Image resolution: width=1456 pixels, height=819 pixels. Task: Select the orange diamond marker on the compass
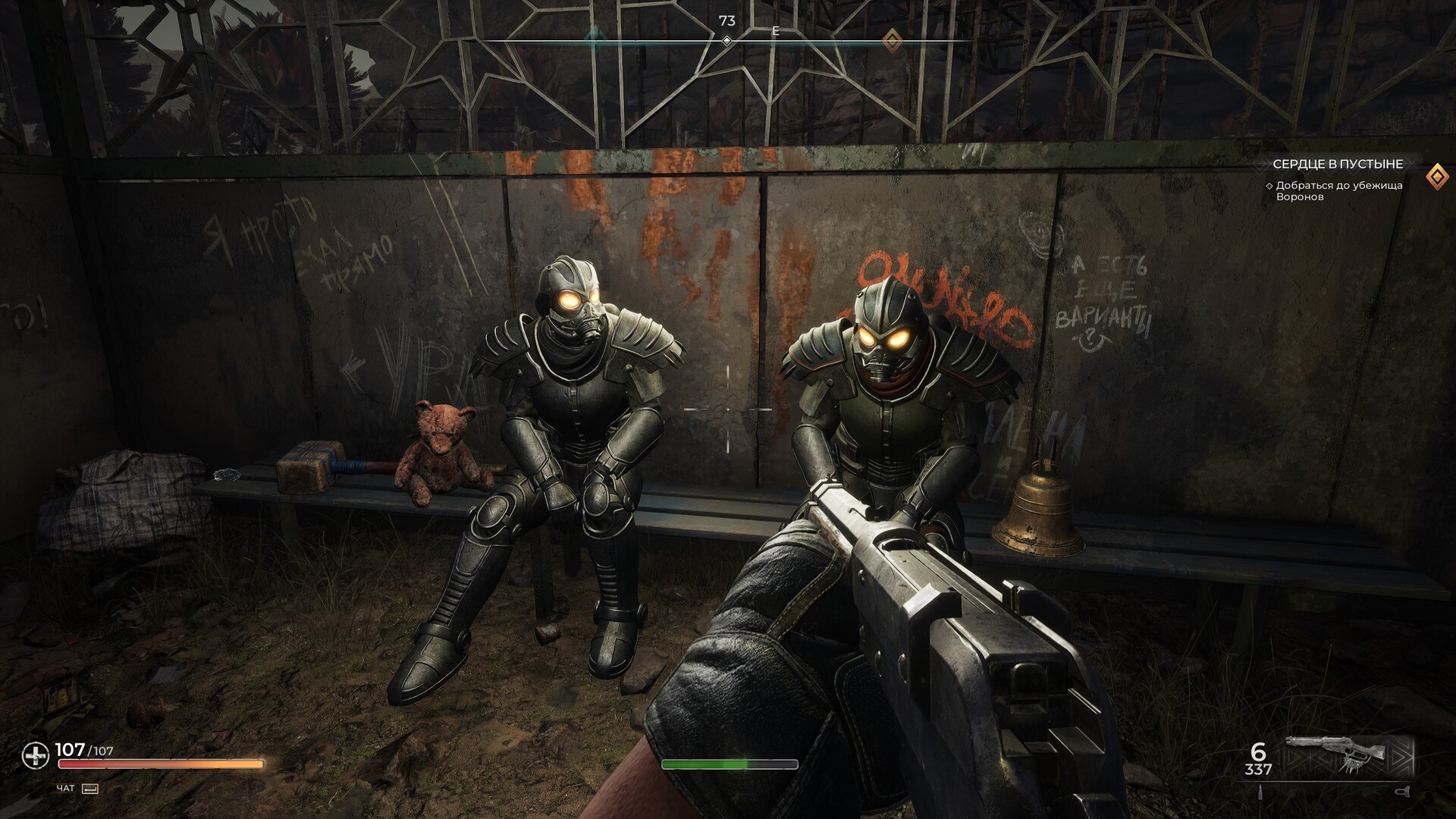[893, 39]
